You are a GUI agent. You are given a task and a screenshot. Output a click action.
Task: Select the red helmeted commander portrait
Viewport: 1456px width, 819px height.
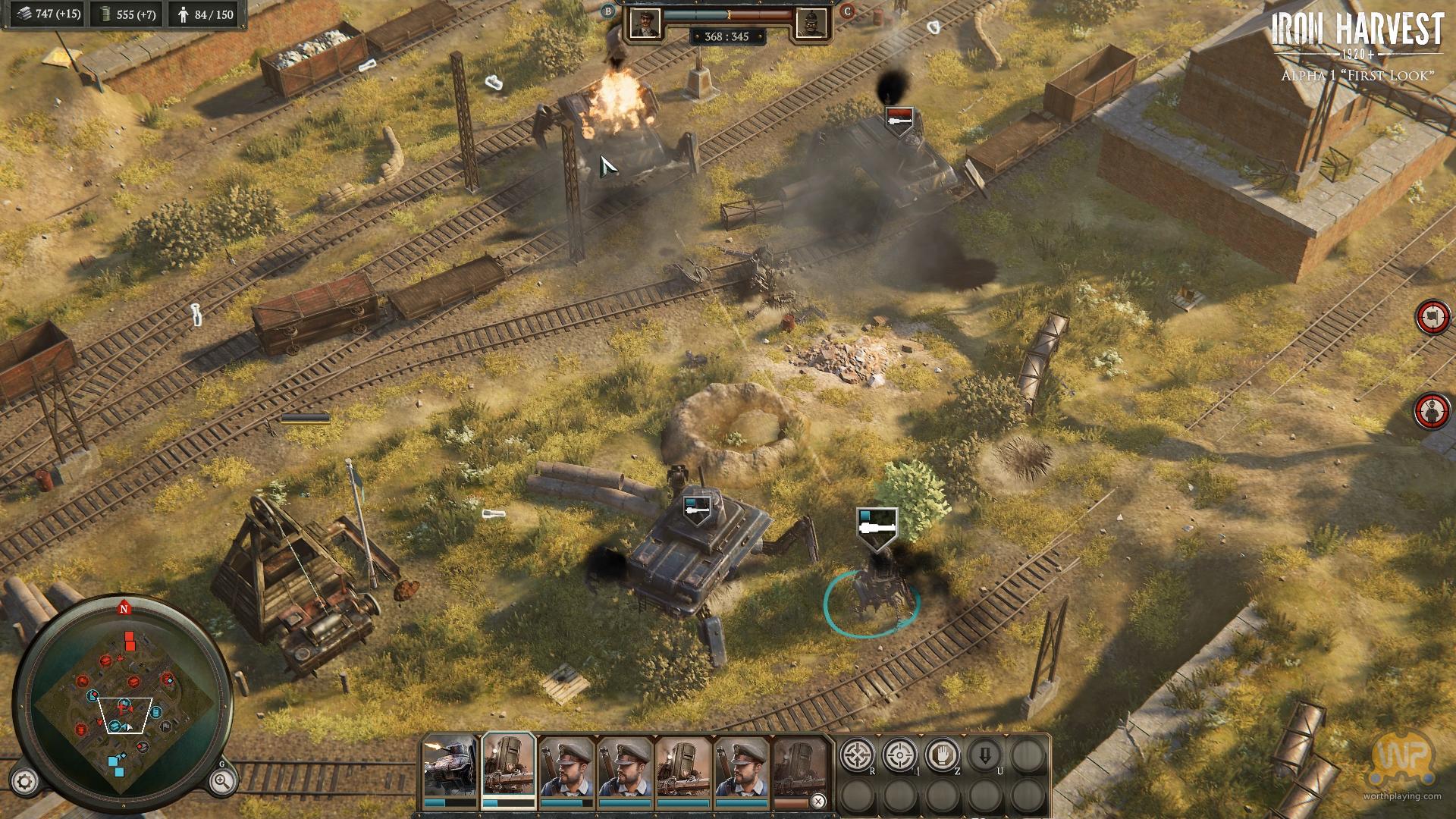tap(810, 24)
